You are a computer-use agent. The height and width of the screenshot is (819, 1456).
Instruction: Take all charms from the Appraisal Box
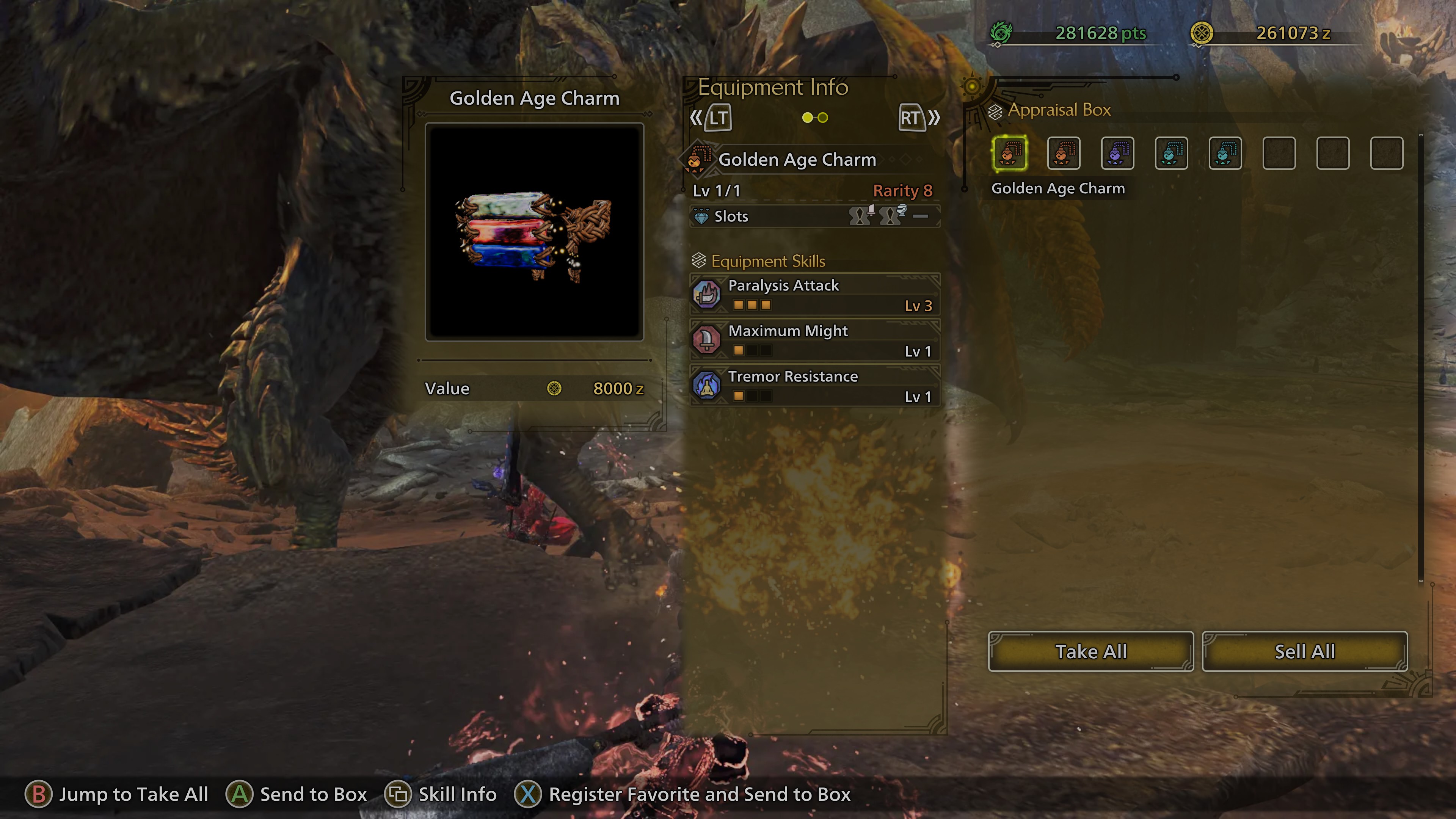click(1090, 652)
